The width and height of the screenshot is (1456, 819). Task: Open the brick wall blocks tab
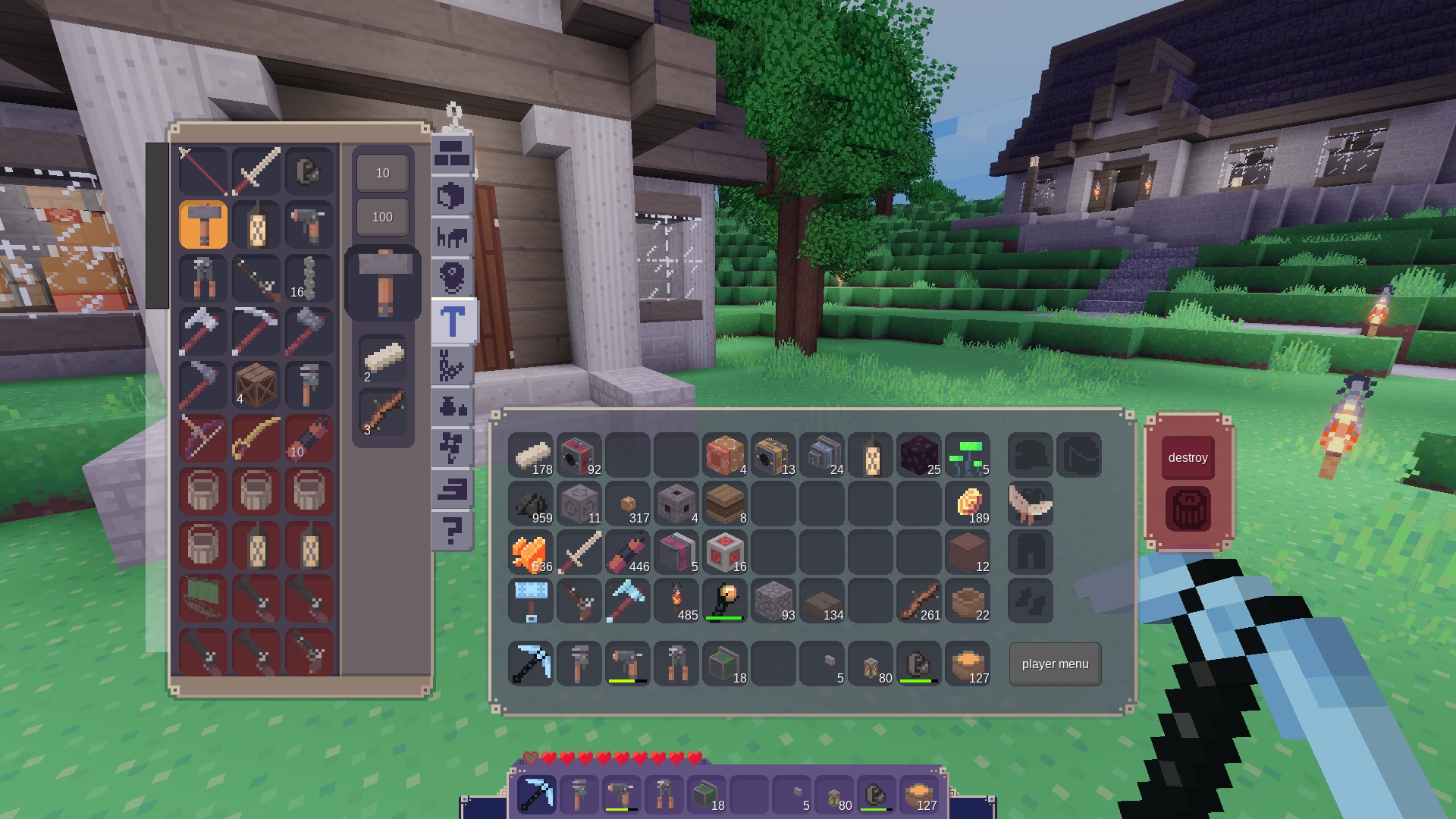[x=453, y=155]
